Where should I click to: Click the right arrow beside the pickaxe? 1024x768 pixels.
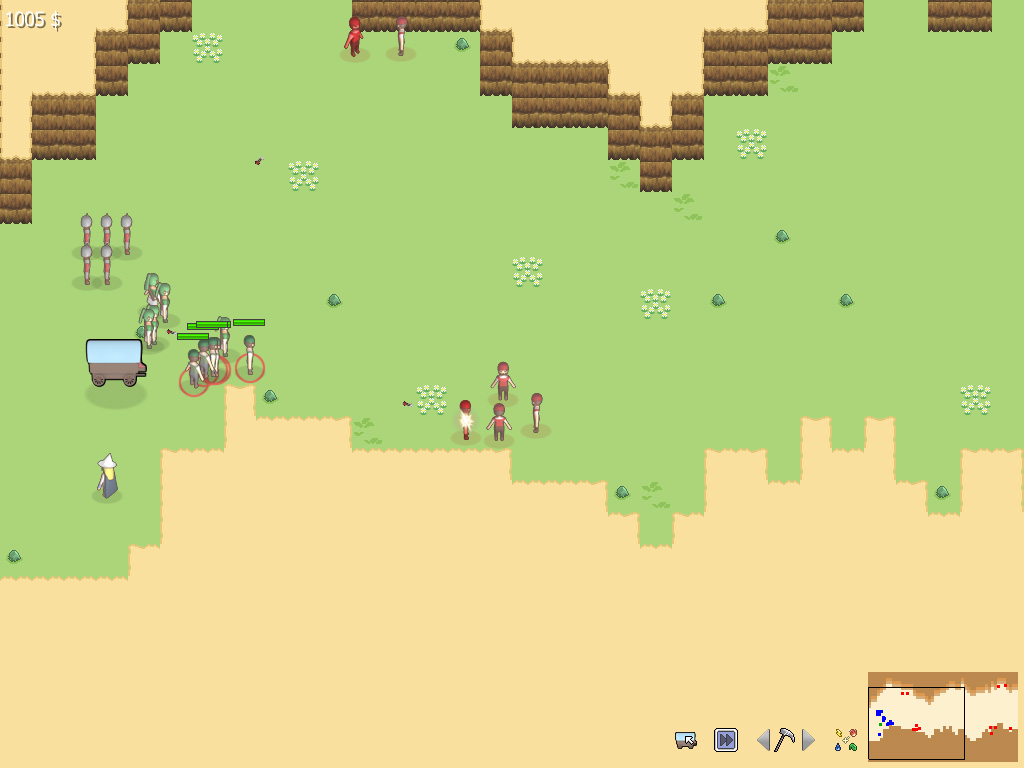coord(808,740)
